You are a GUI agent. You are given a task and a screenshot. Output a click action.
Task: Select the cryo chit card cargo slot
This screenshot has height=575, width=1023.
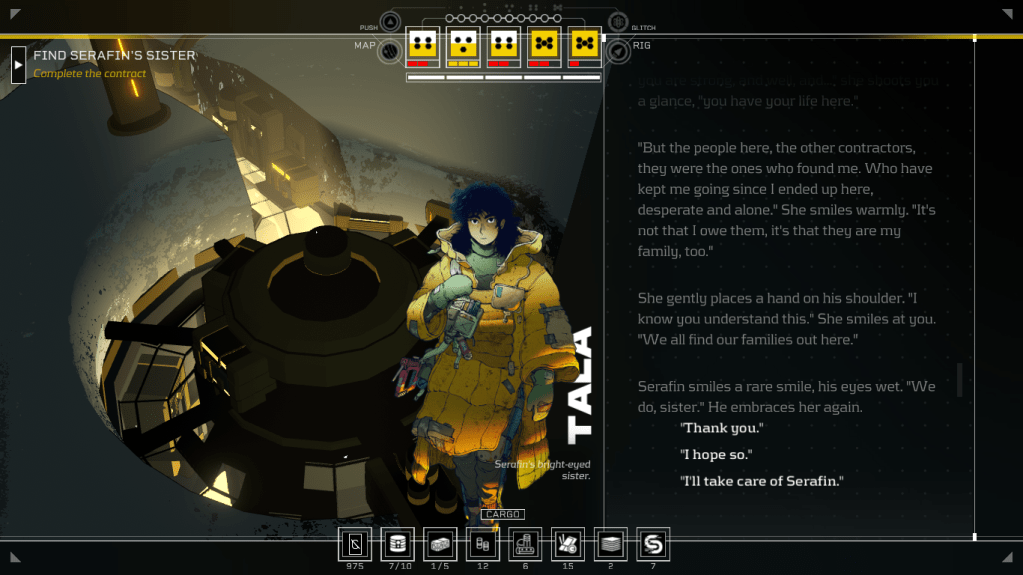(355, 544)
